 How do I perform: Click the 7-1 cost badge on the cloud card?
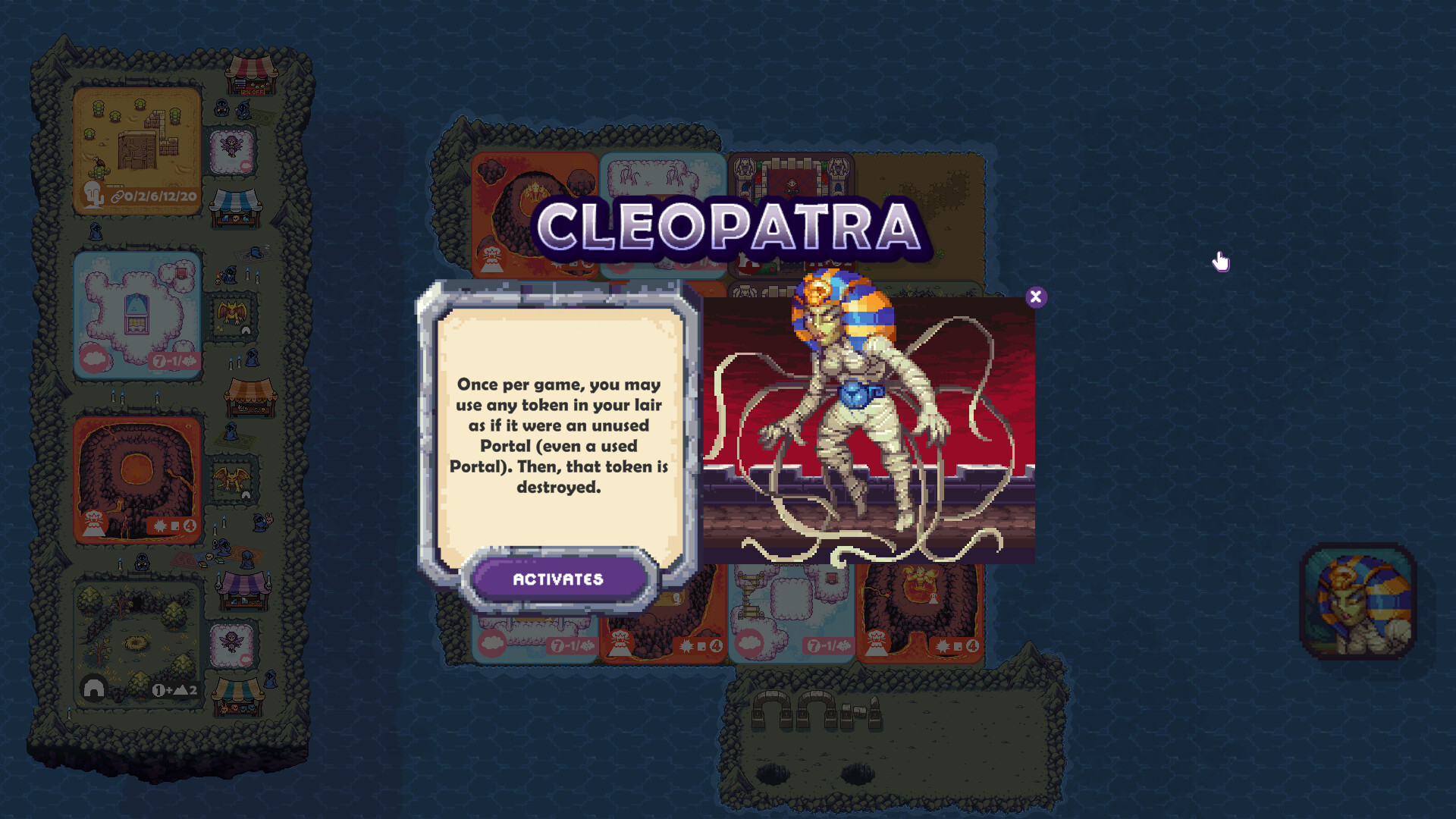174,360
